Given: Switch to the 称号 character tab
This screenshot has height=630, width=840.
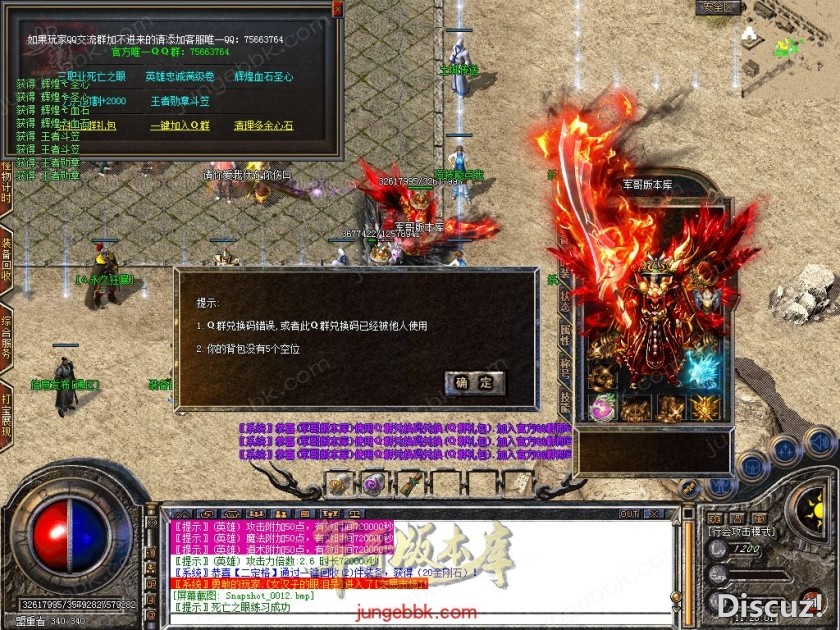Looking at the screenshot, I should tap(565, 368).
